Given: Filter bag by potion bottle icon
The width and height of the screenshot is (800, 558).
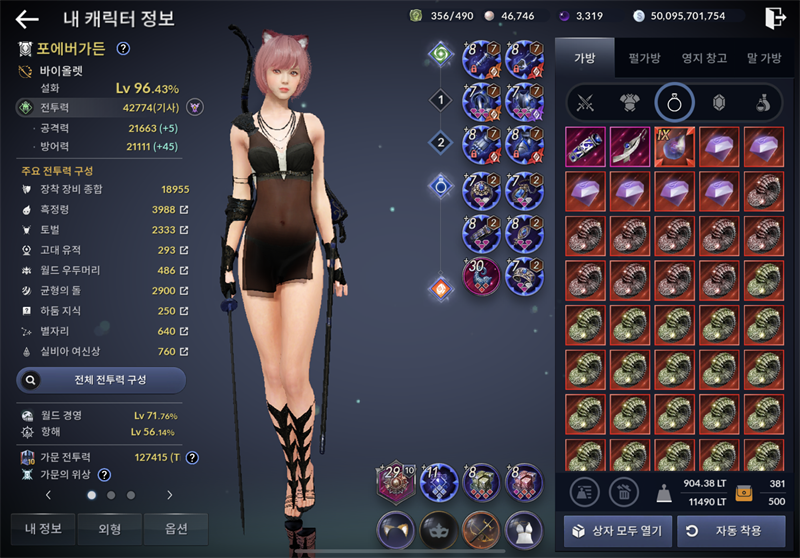Looking at the screenshot, I should pos(762,102).
